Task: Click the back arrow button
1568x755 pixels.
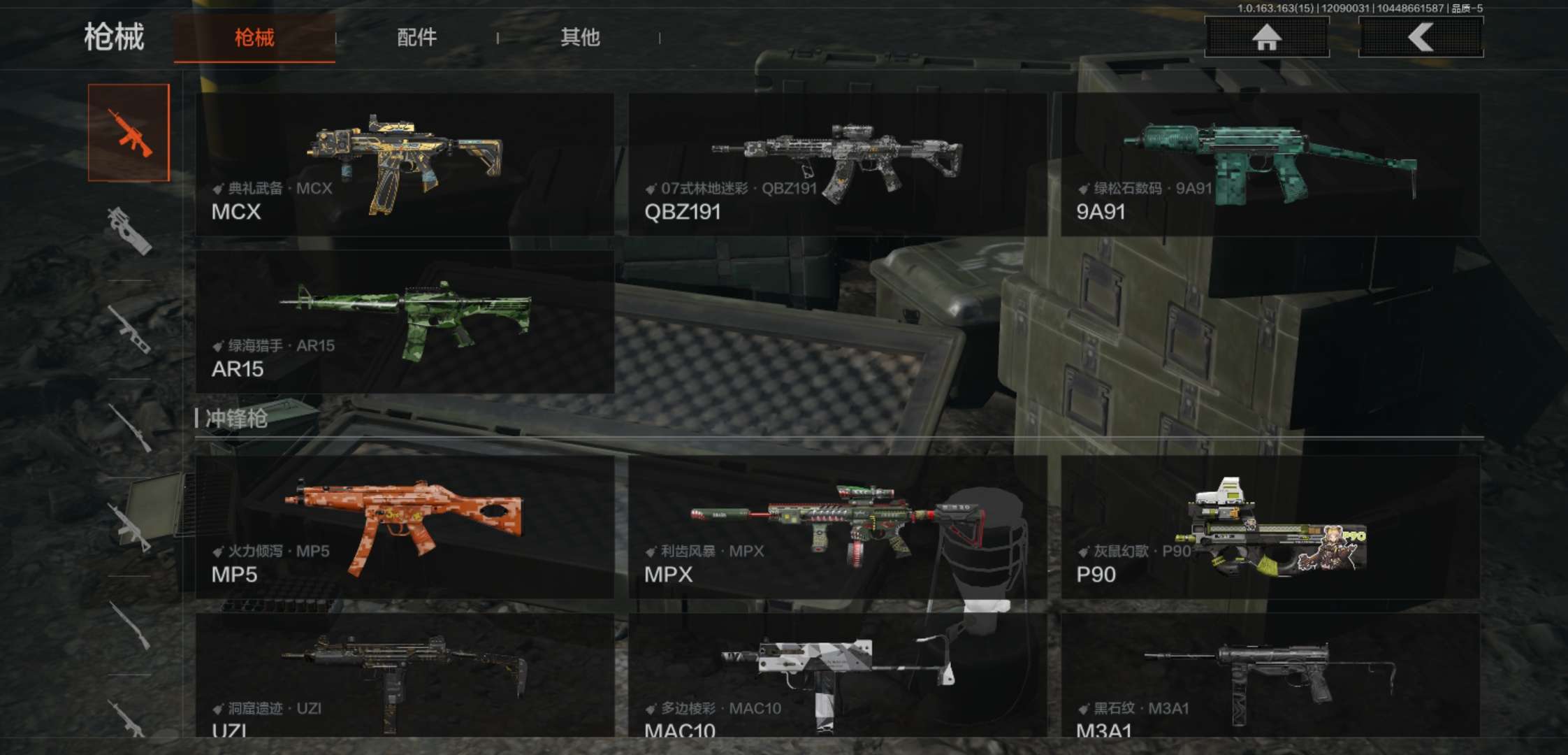Action: pyautogui.click(x=1420, y=37)
